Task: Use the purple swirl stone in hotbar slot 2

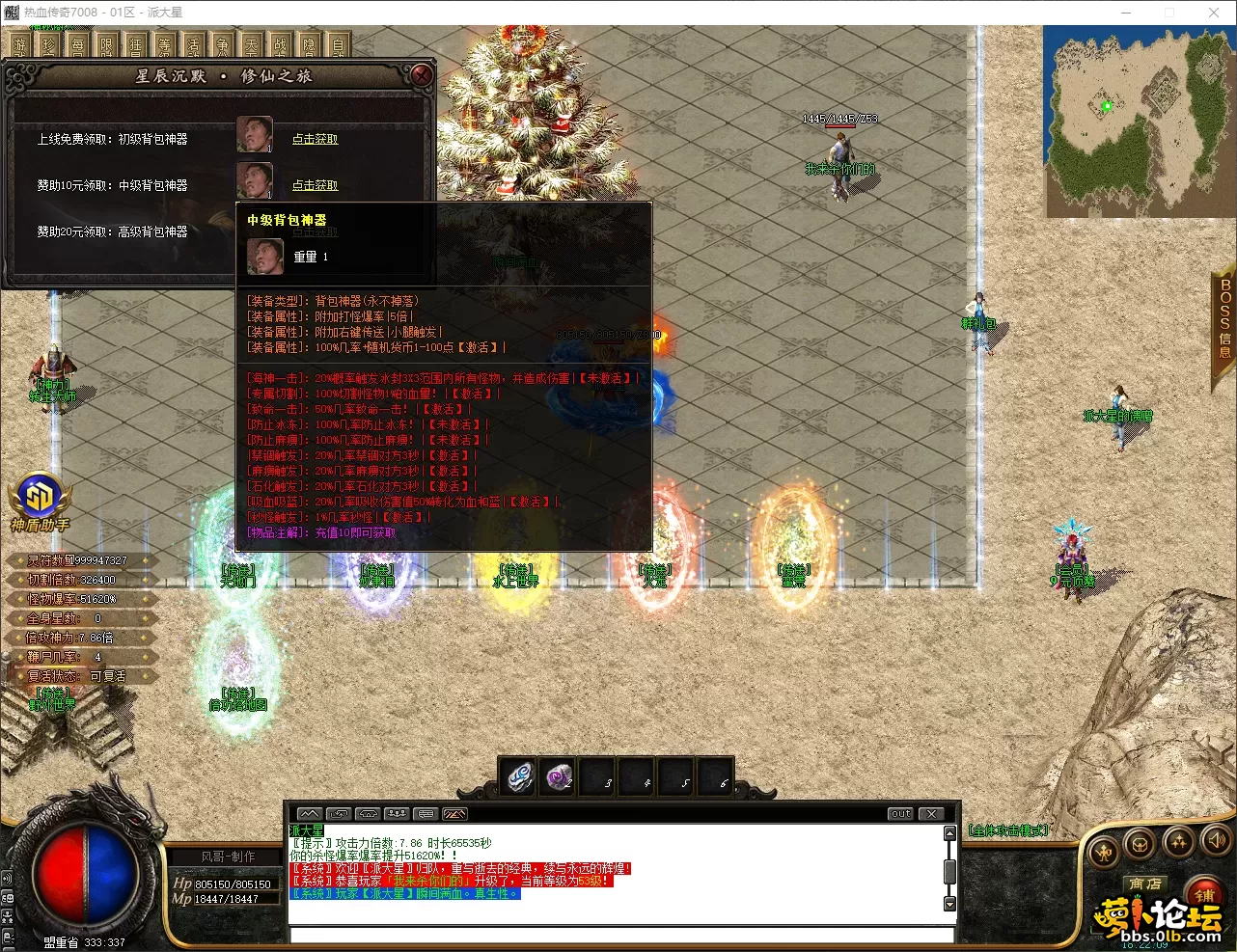Action: pyautogui.click(x=559, y=776)
